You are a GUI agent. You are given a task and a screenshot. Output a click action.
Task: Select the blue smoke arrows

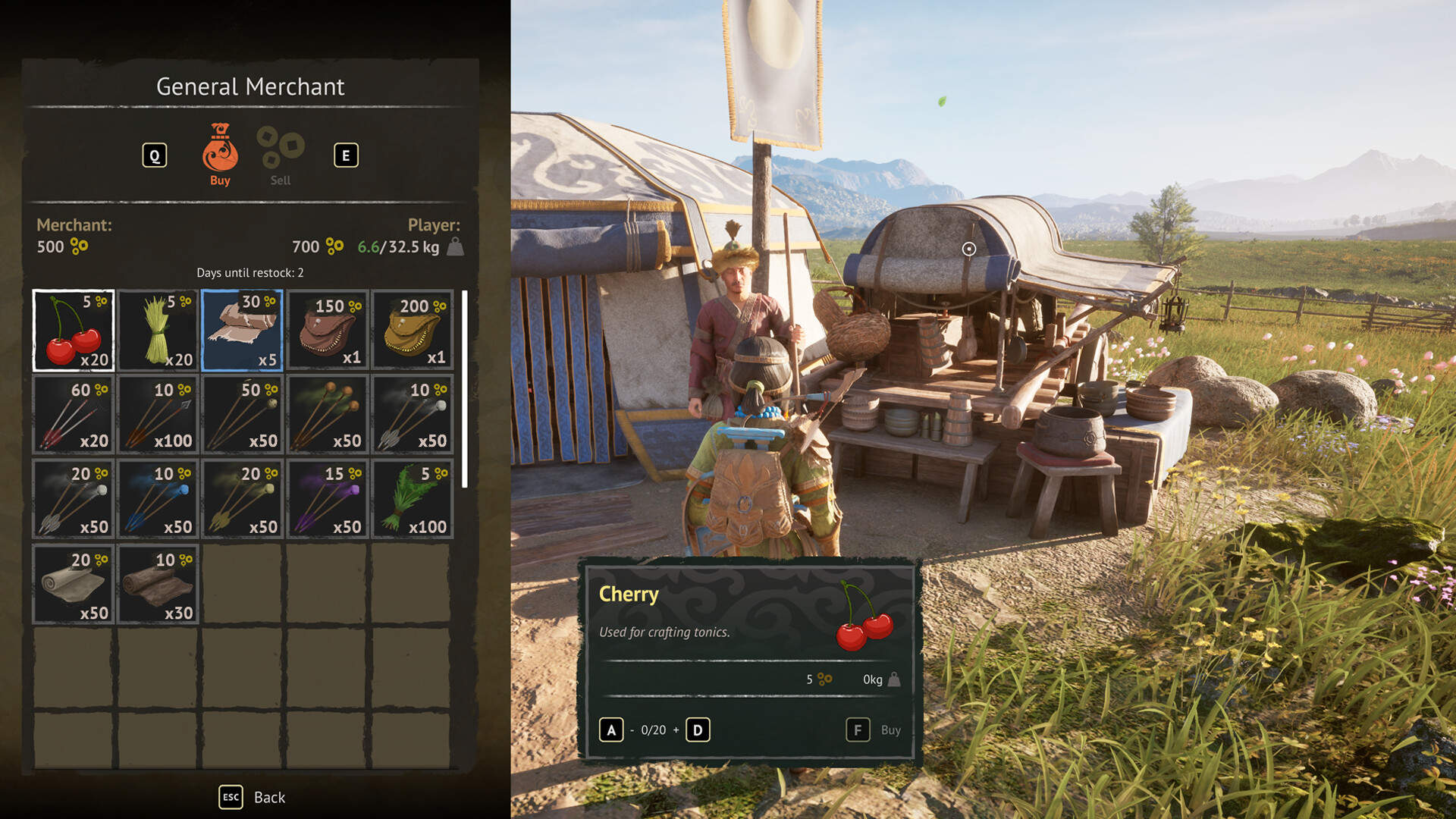pos(158,499)
